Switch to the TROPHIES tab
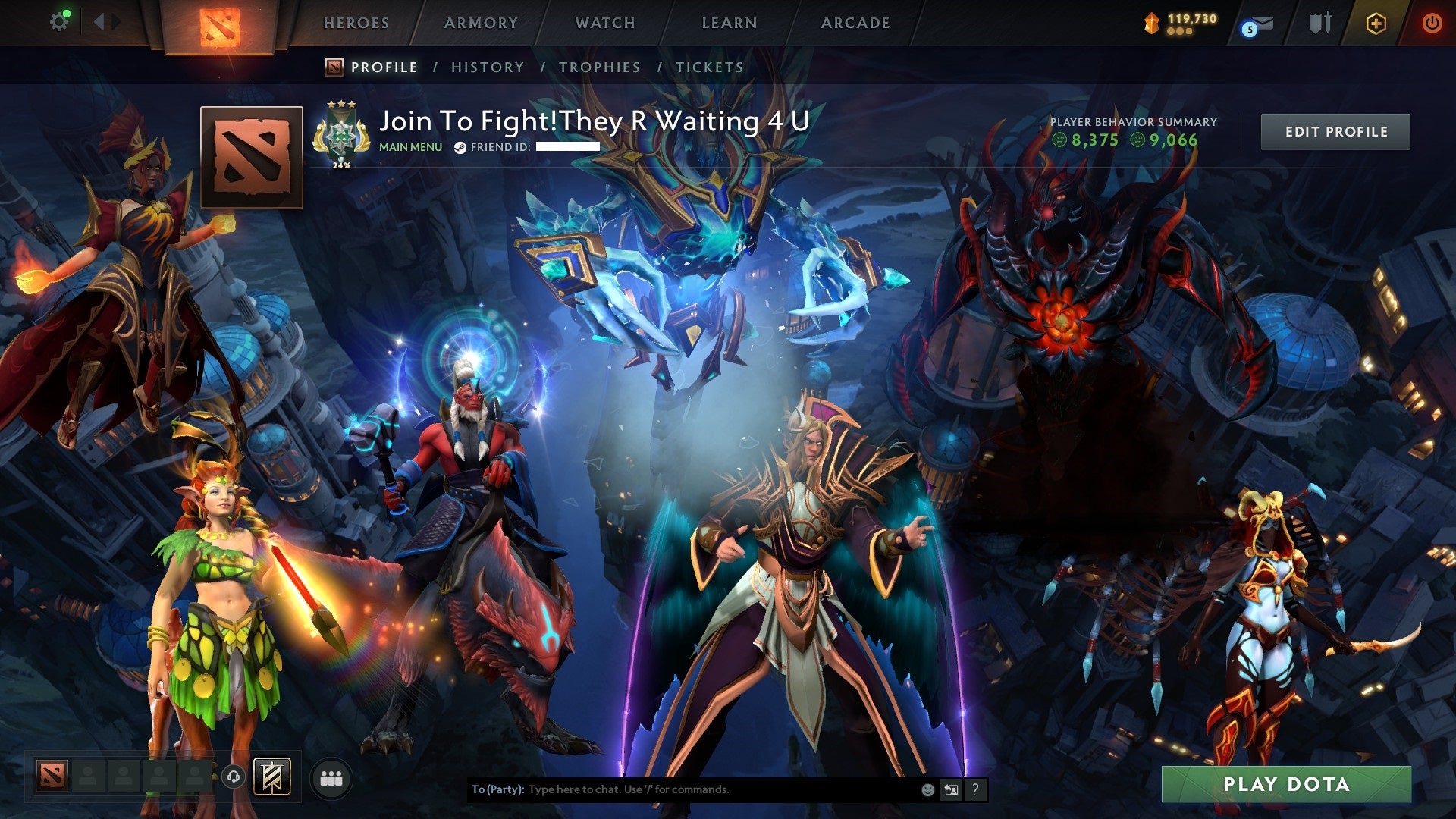Image resolution: width=1456 pixels, height=819 pixels. [599, 67]
